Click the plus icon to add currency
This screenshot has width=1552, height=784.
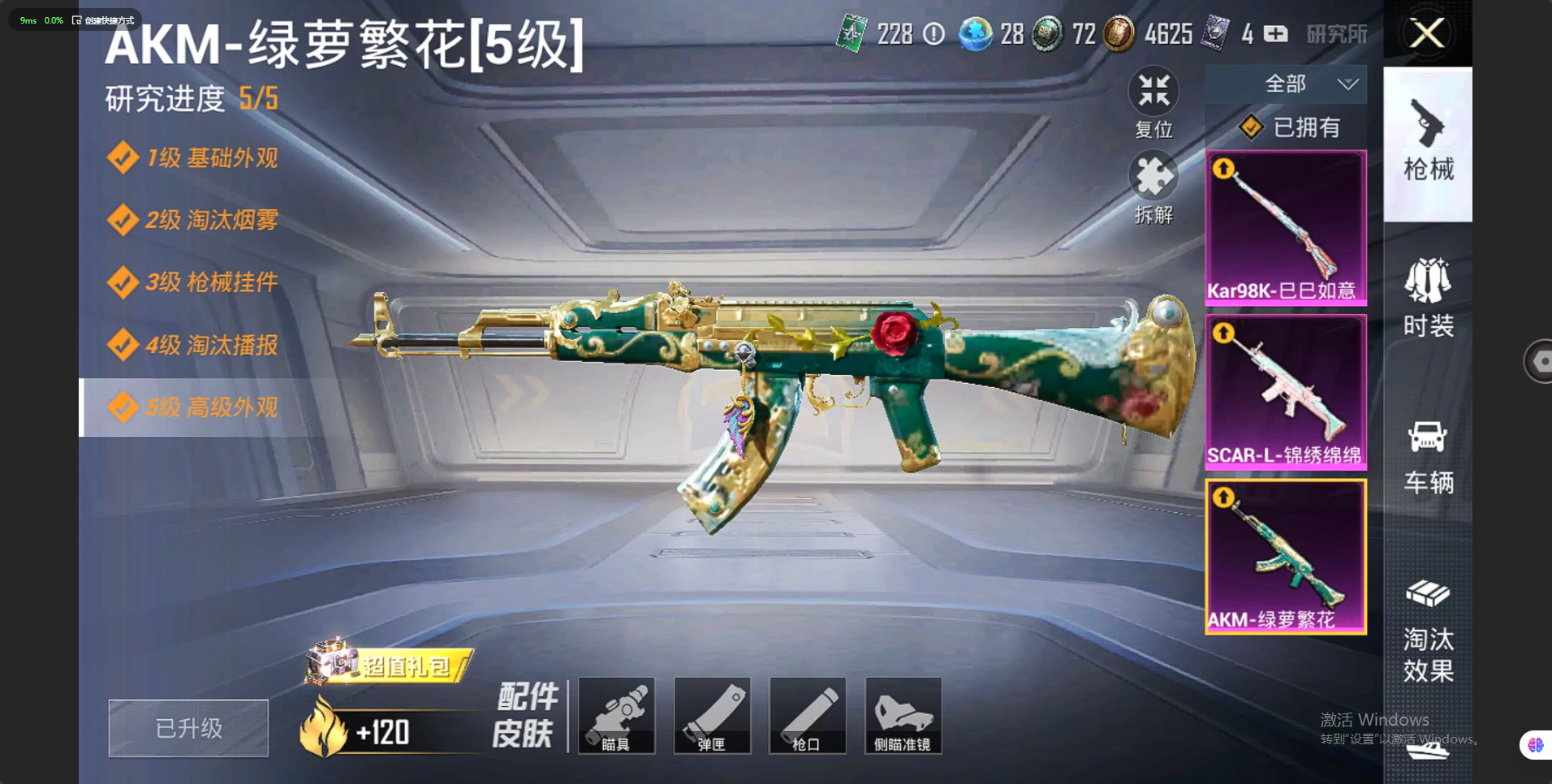[1276, 34]
